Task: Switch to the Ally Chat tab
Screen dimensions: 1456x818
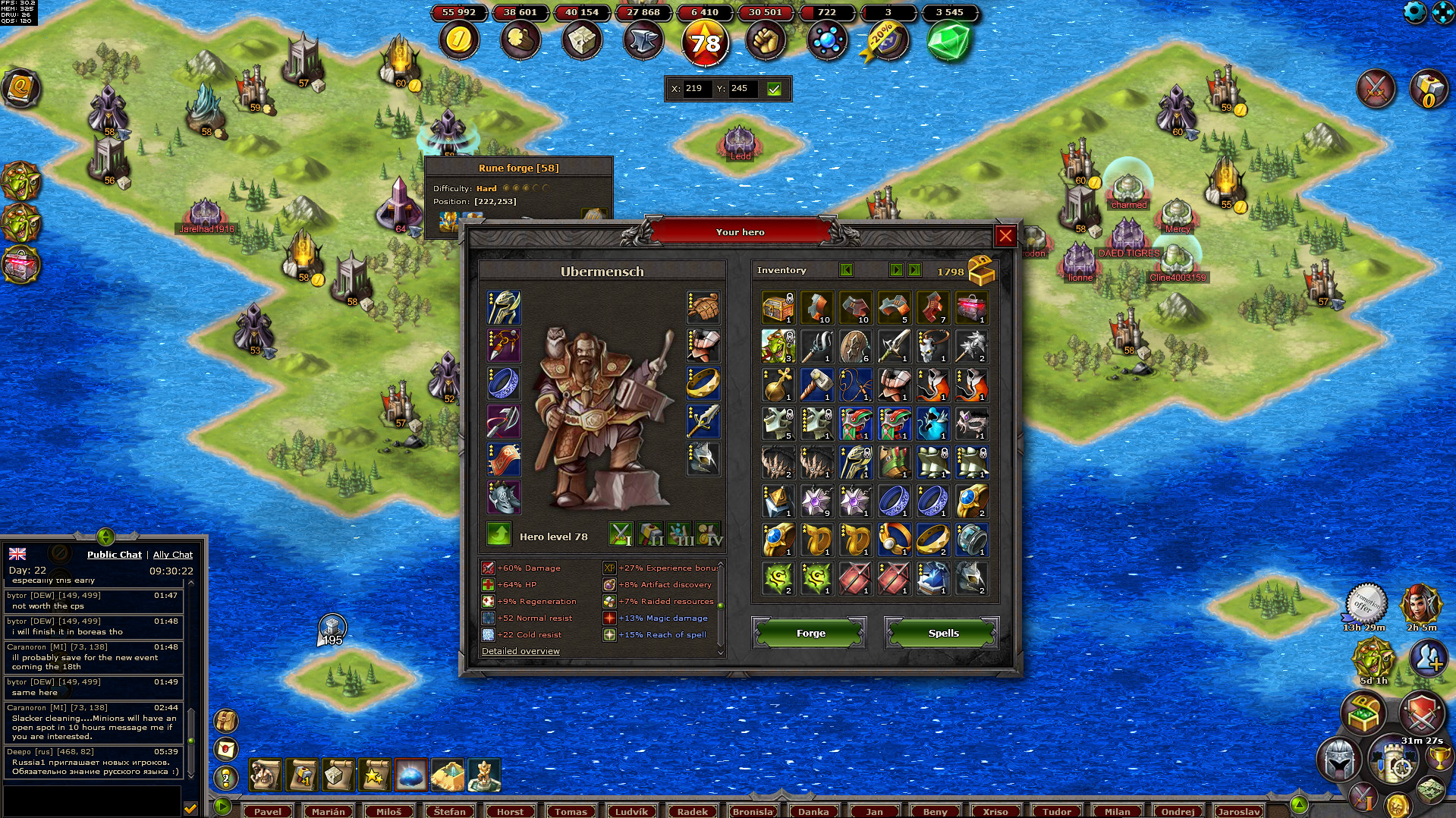Action: click(173, 555)
